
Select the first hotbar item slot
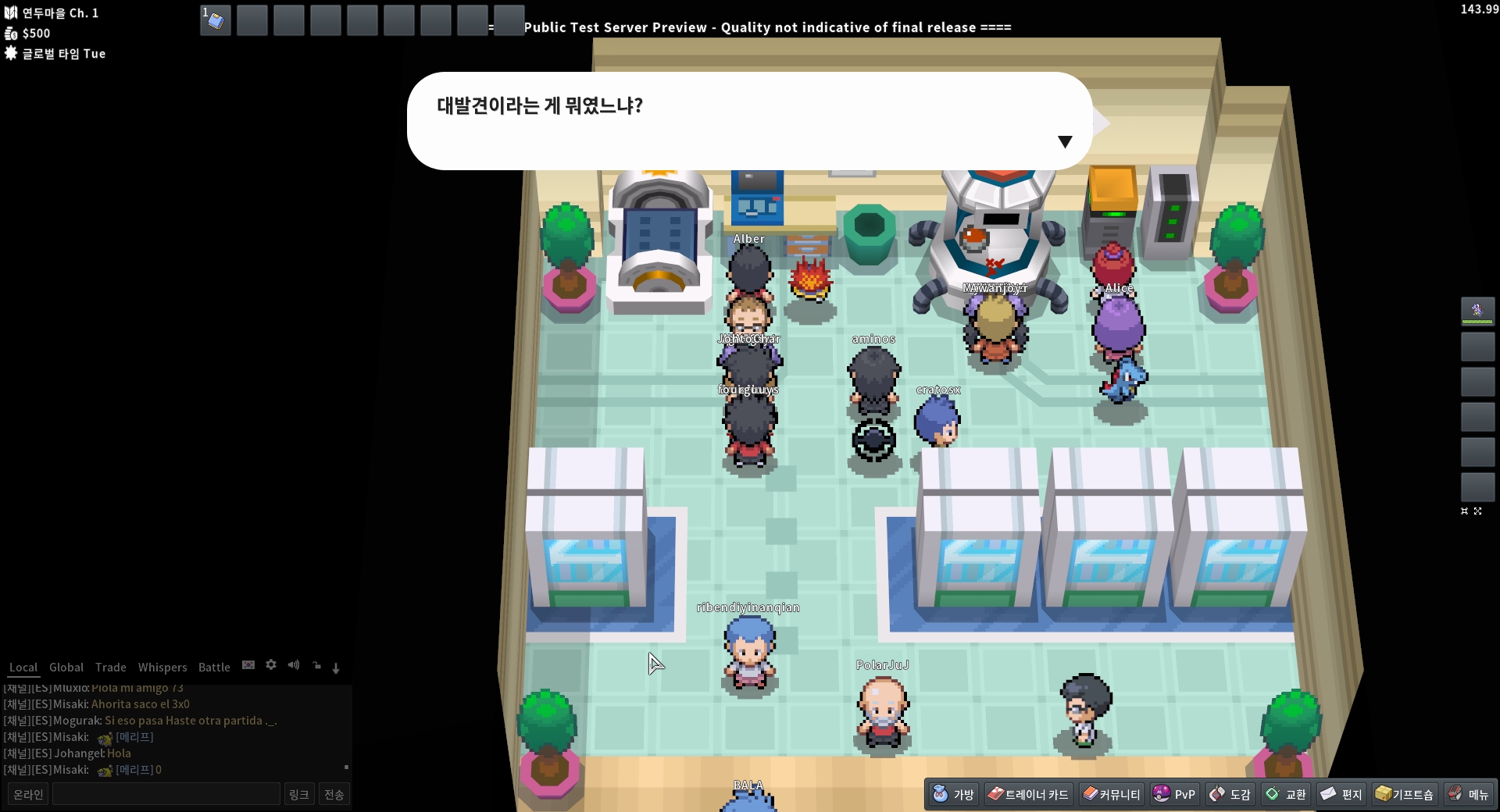point(216,20)
